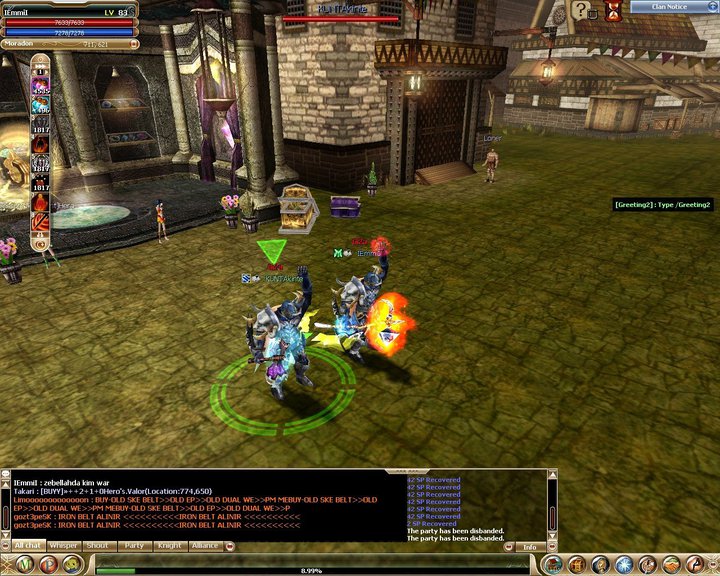Open the Knight chat tab
This screenshot has height=576, width=720.
[169, 546]
